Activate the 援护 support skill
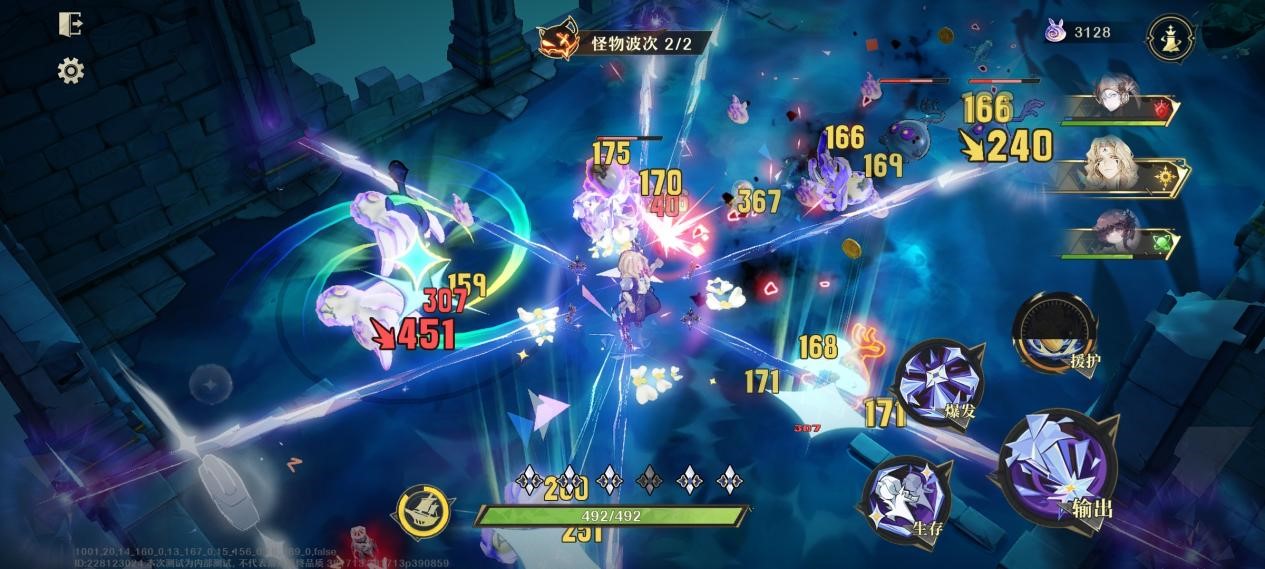 click(1055, 335)
